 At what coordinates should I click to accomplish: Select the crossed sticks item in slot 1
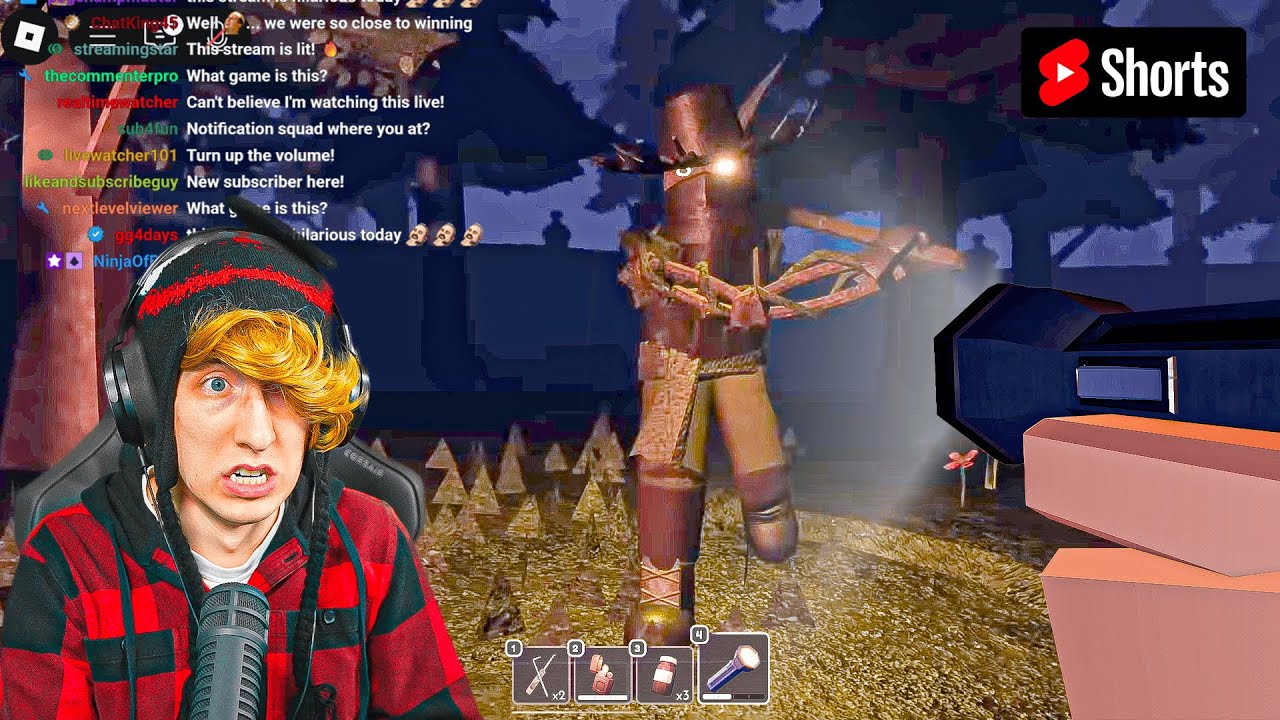tap(541, 674)
